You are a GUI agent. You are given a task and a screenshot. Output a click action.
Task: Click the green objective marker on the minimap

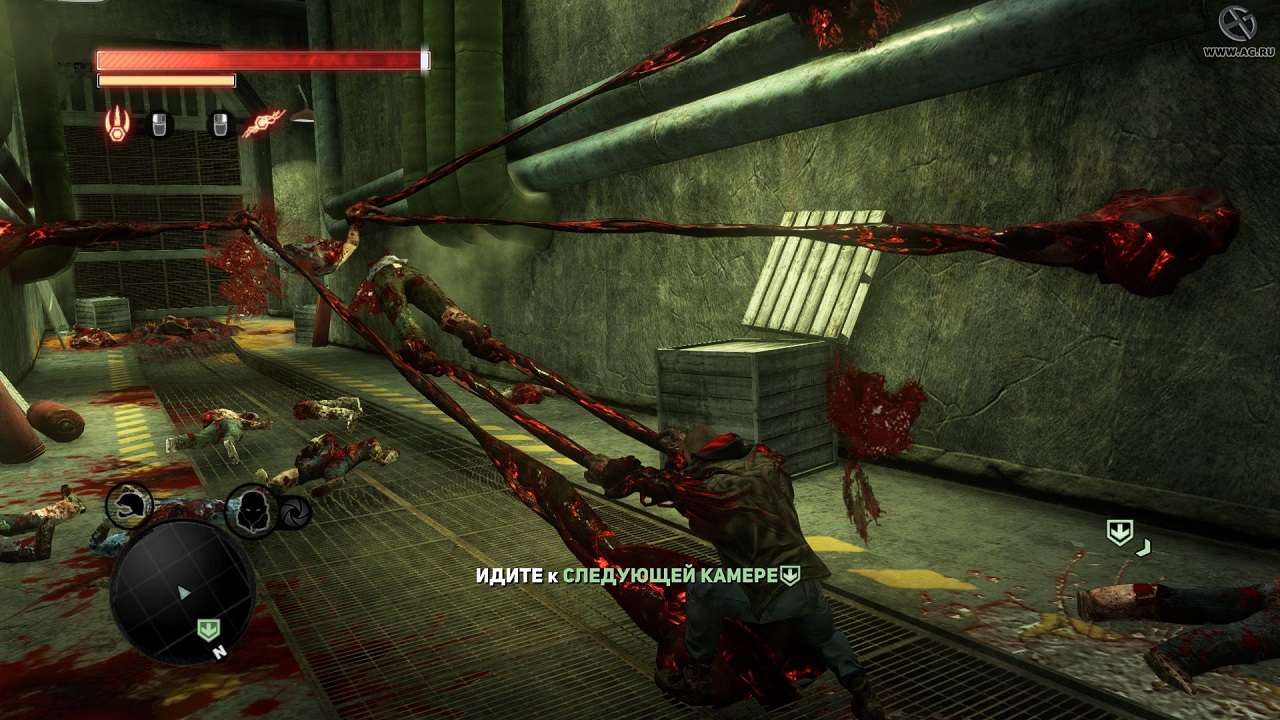(x=208, y=630)
